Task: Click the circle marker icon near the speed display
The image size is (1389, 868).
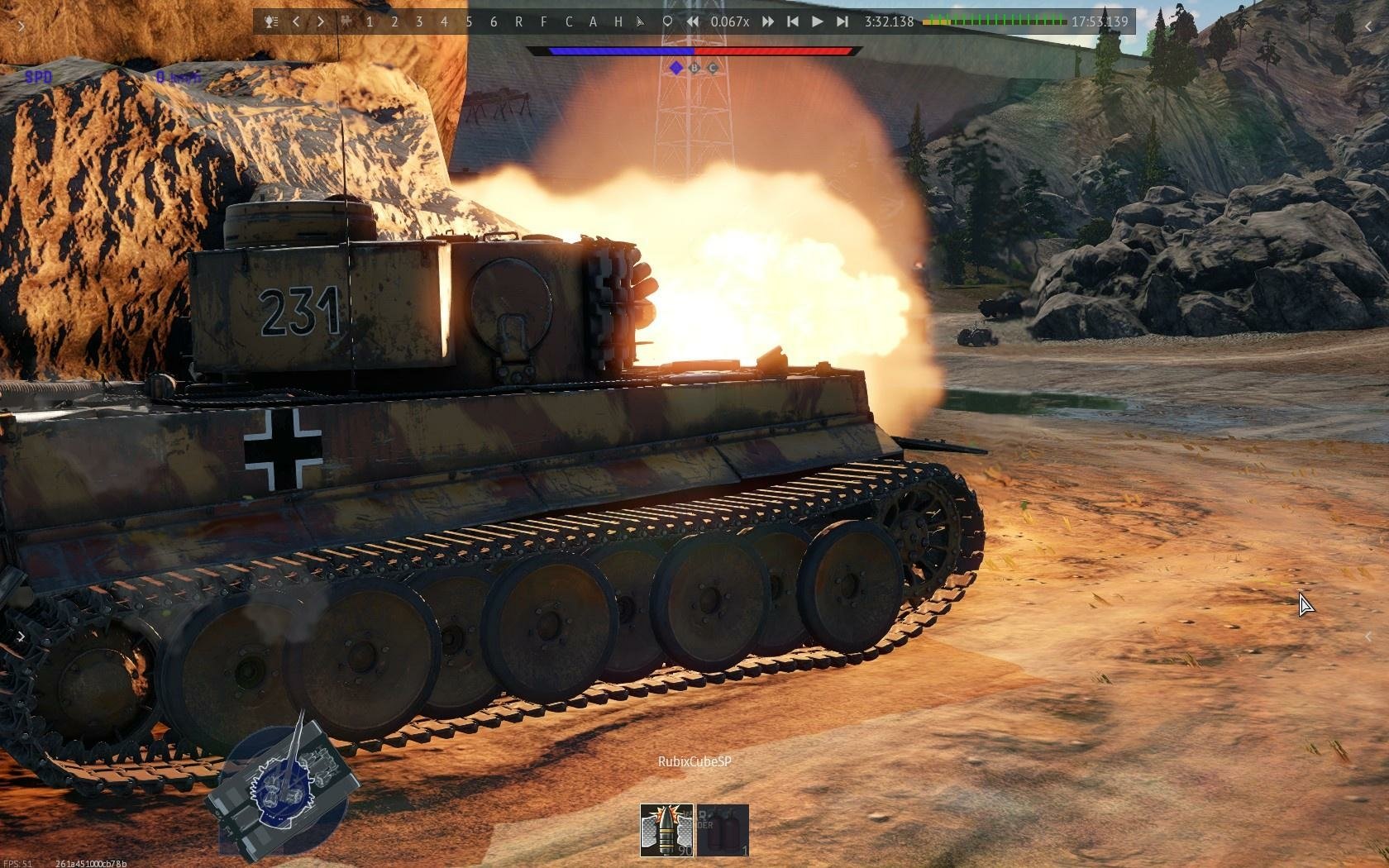Action: (x=666, y=22)
